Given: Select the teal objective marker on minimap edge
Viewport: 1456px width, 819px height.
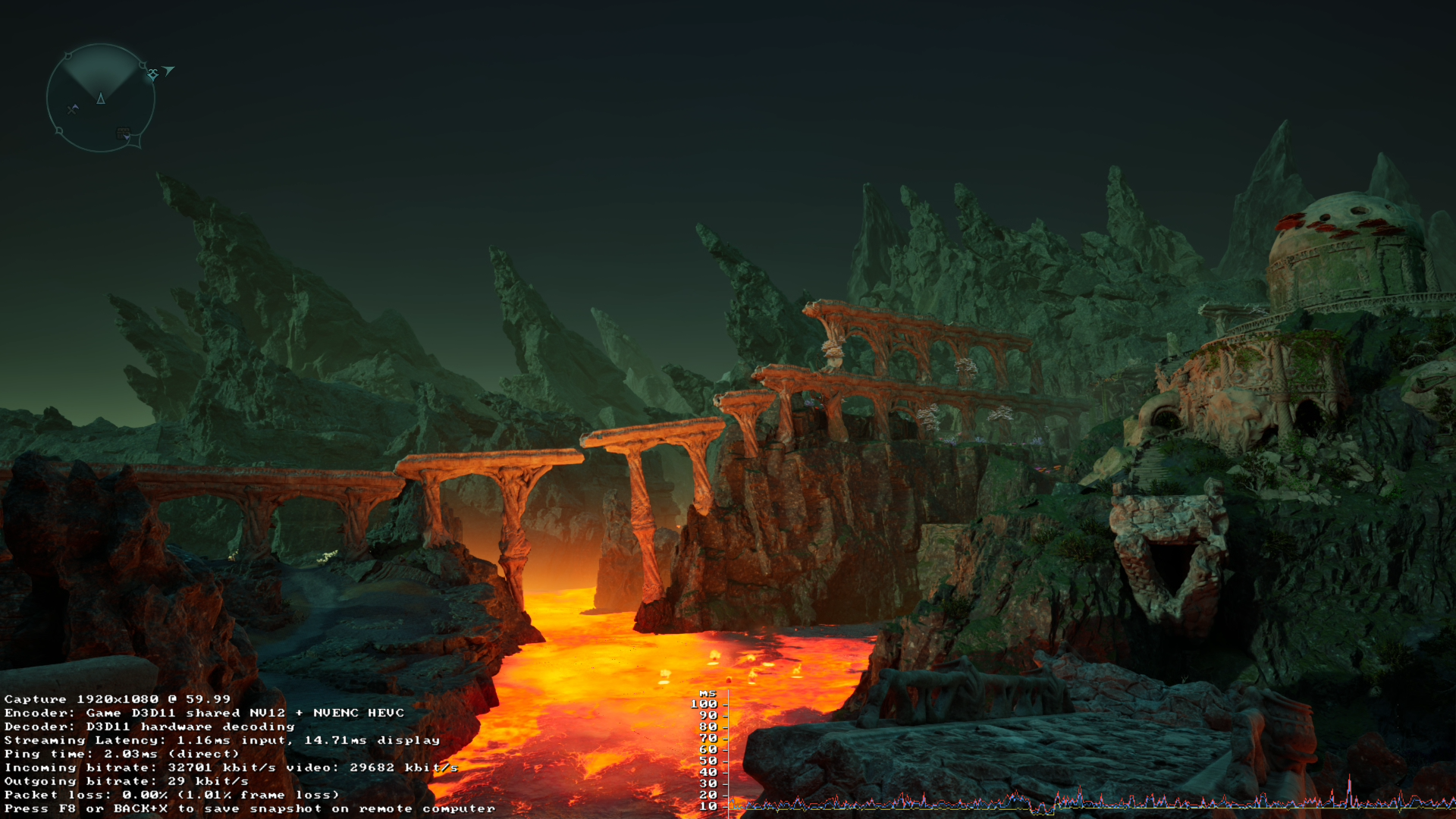Looking at the screenshot, I should [x=153, y=74].
